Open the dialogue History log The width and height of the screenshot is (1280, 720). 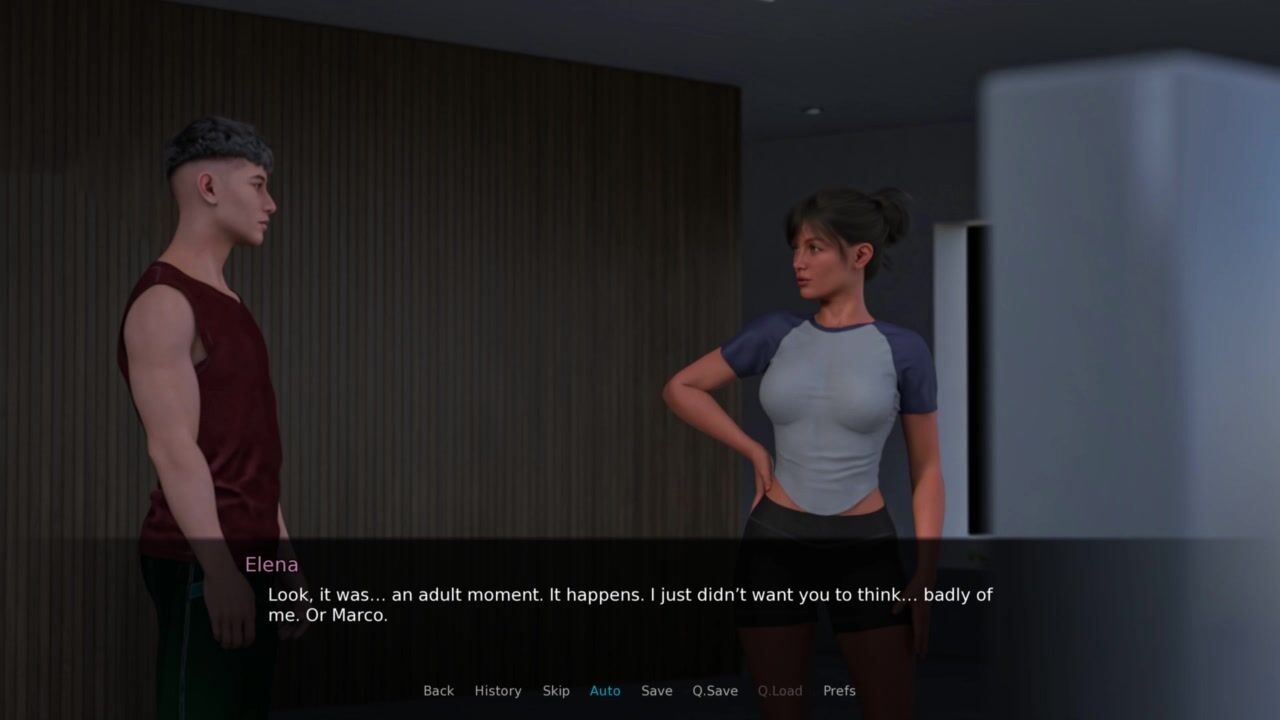coord(498,691)
